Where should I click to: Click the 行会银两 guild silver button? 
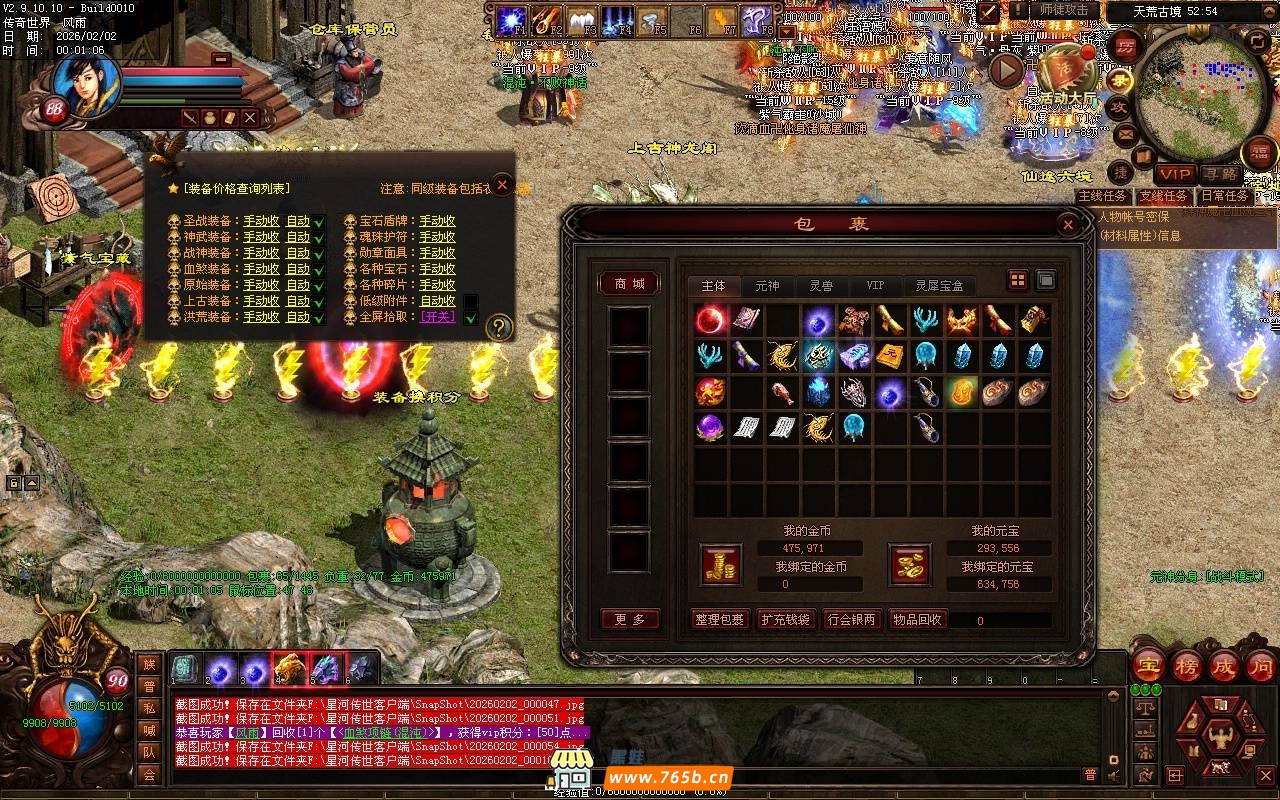point(851,620)
